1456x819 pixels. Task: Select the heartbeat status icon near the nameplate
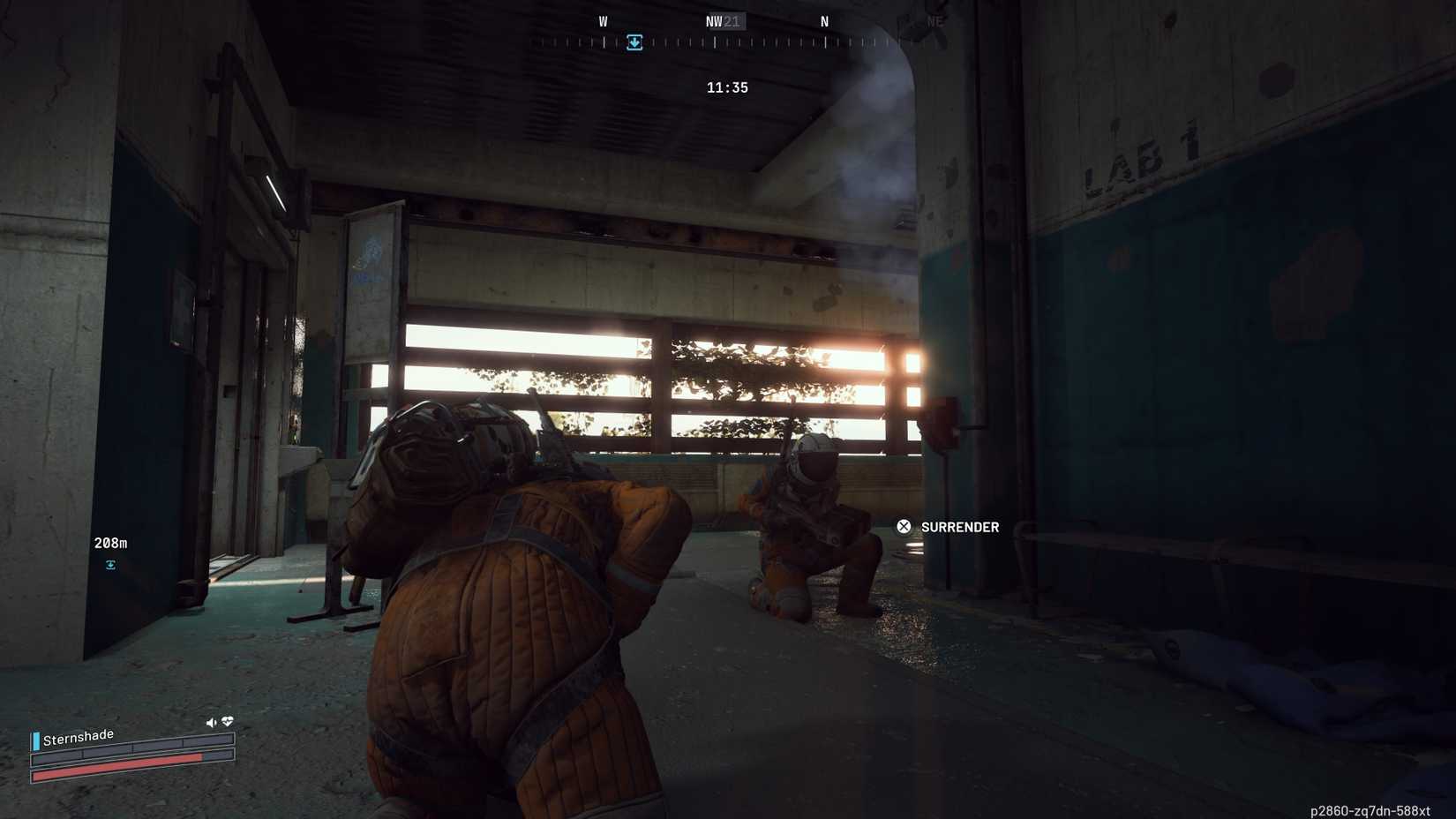pyautogui.click(x=228, y=721)
